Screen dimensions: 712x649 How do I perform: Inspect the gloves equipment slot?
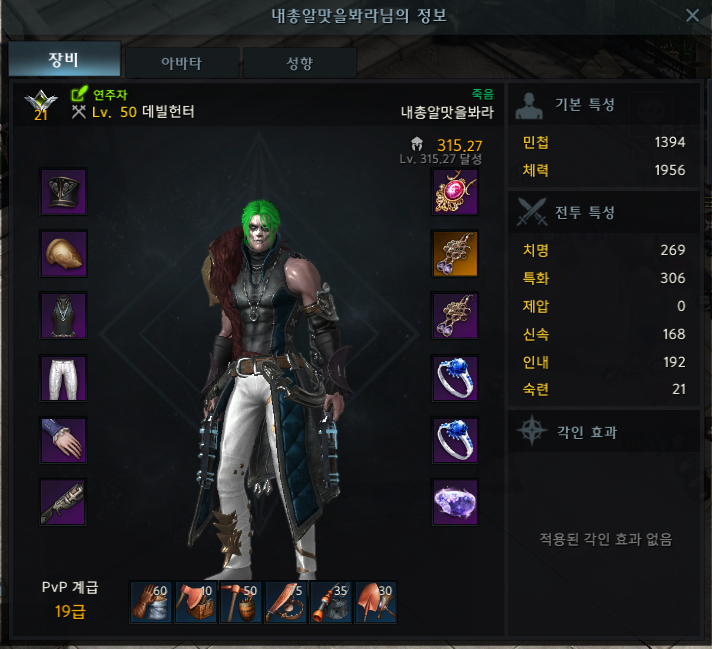pos(64,440)
